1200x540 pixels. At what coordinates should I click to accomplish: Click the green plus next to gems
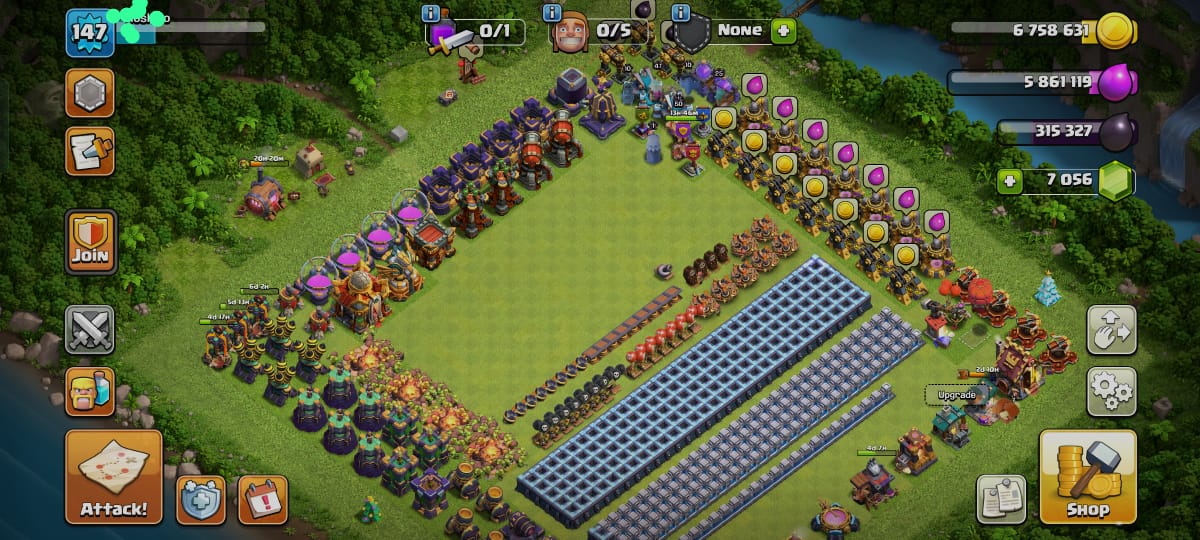click(x=1011, y=182)
